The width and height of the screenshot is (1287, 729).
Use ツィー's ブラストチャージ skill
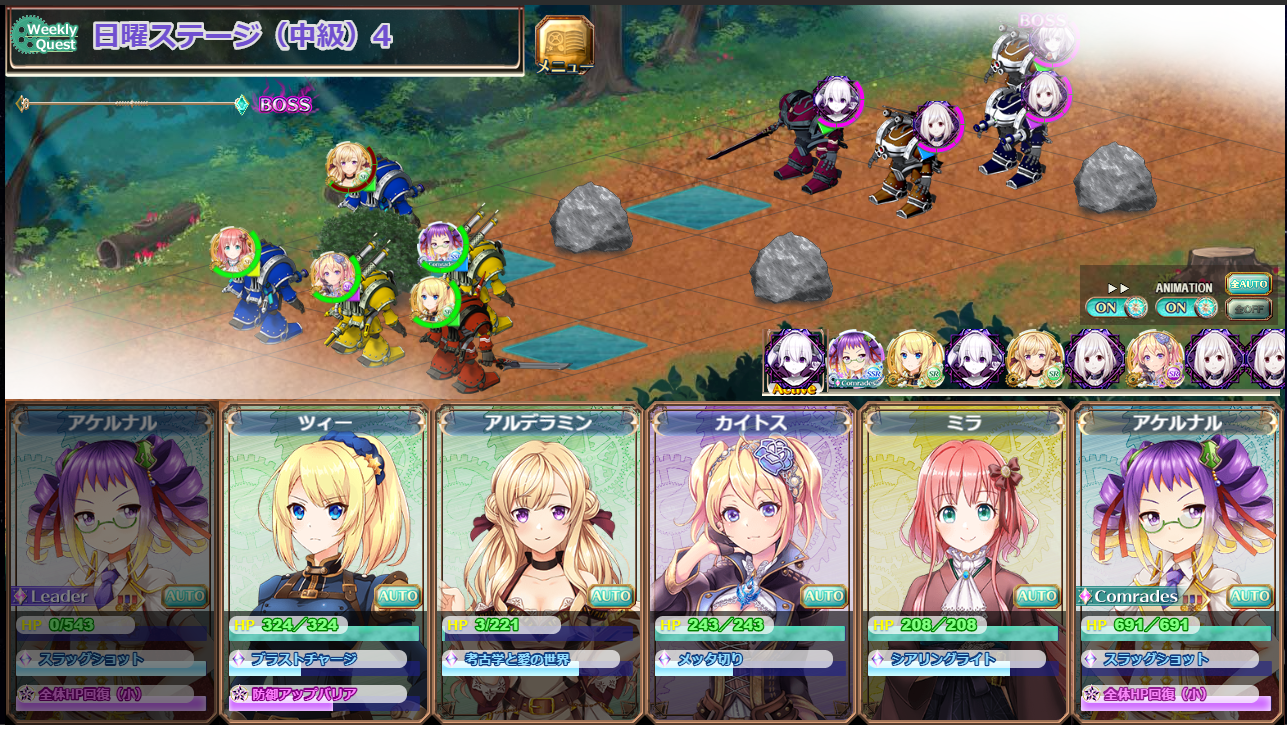click(x=319, y=660)
